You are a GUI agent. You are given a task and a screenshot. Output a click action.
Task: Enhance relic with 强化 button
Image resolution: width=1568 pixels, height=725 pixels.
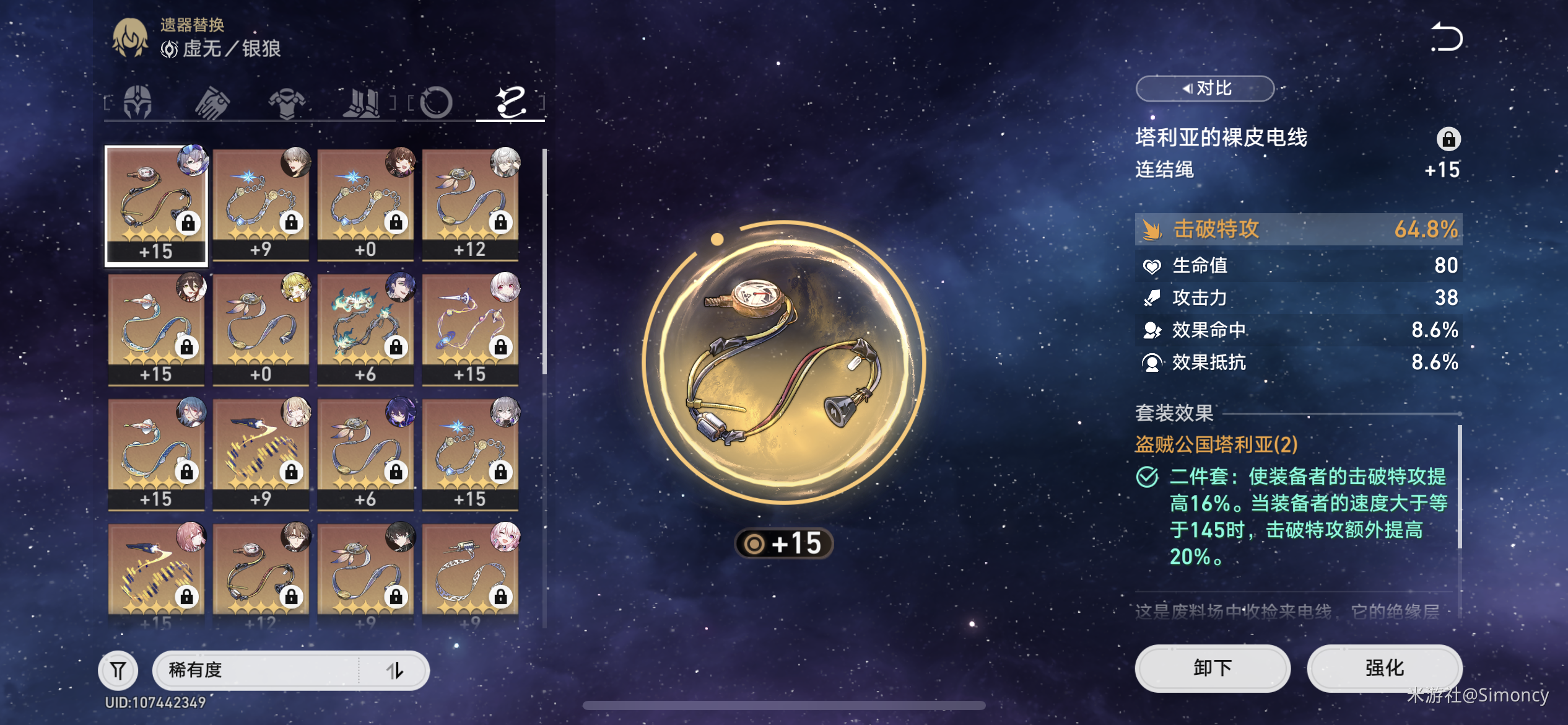click(1384, 668)
